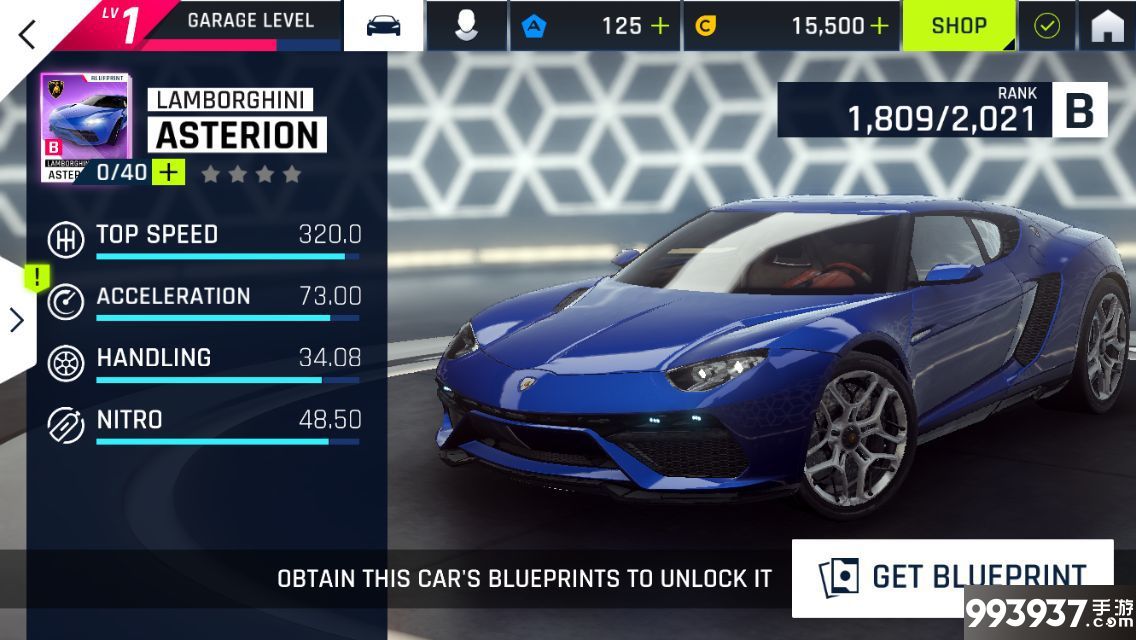Image resolution: width=1136 pixels, height=640 pixels.
Task: Open the player profile tab
Action: coord(466,26)
